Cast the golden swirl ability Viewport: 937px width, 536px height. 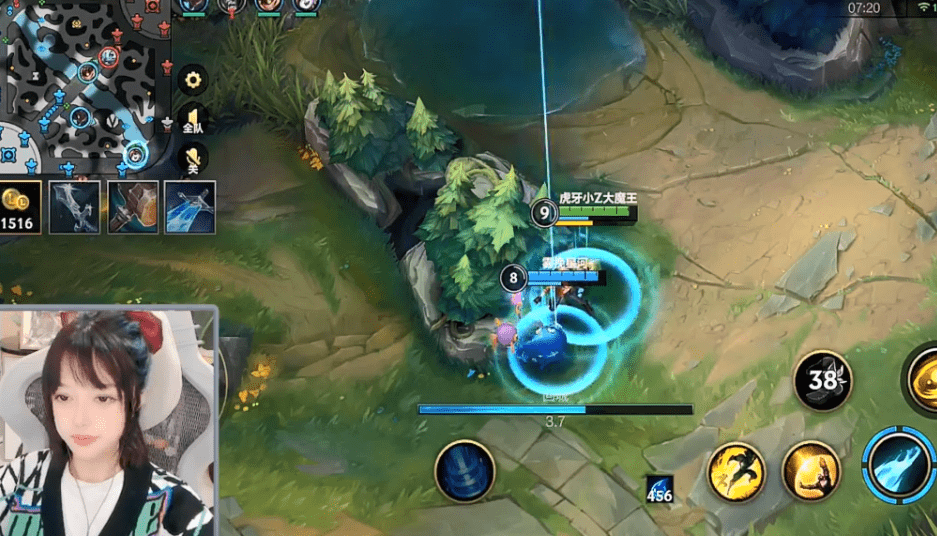pos(925,380)
